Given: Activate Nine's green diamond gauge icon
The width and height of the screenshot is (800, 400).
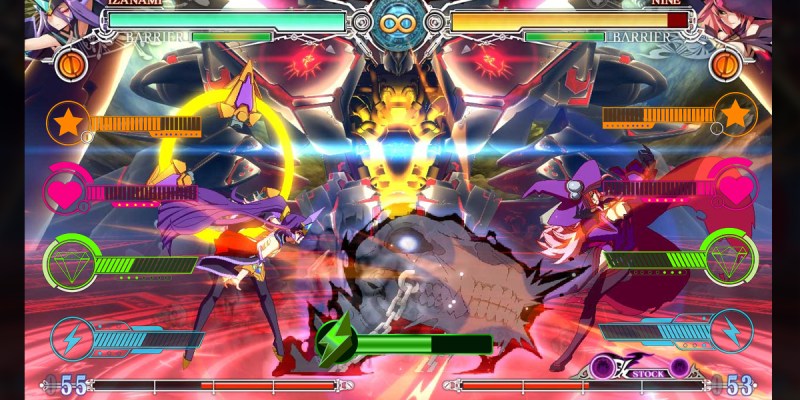Looking at the screenshot, I should pyautogui.click(x=728, y=259).
